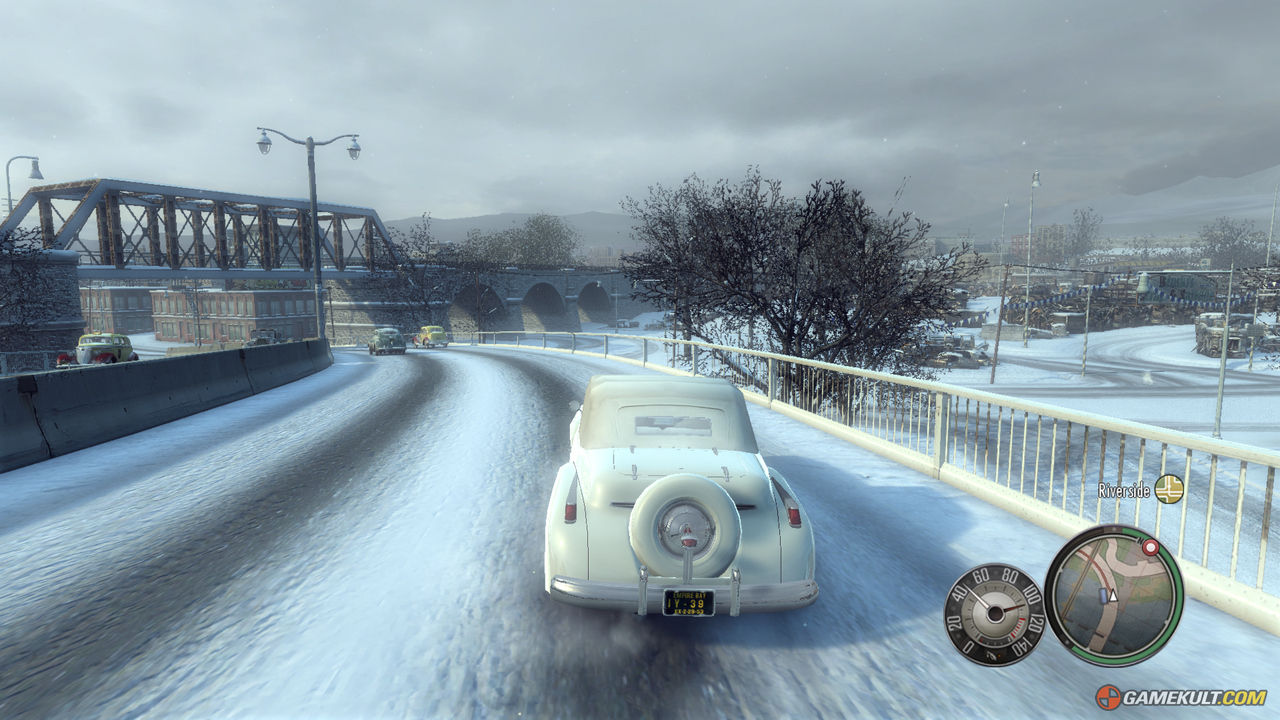Click the Gamekult.com watermark logo

coord(1181,697)
